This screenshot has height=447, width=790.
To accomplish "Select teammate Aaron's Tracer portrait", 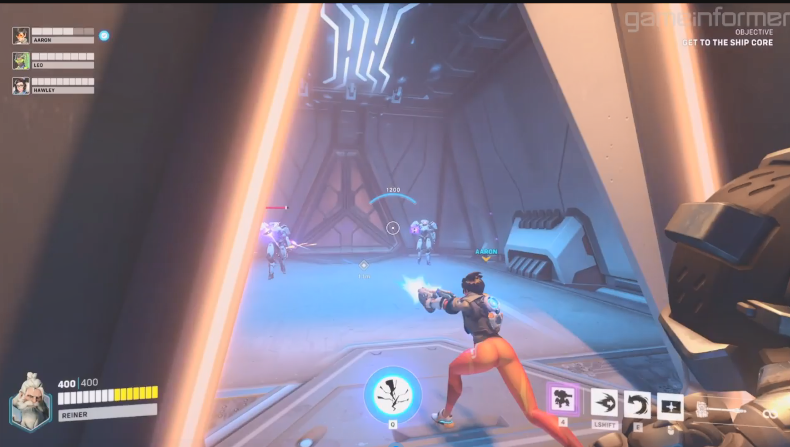I will point(20,36).
